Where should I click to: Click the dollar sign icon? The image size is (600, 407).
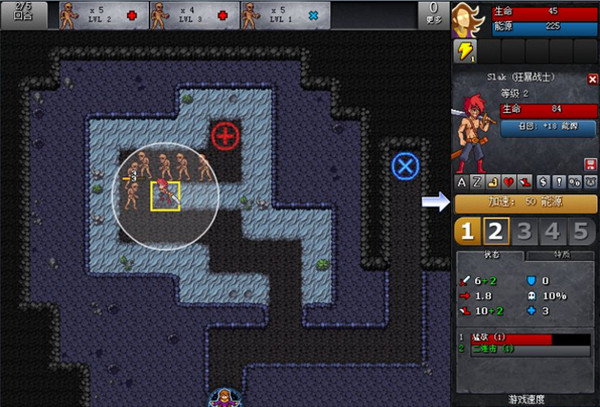542,182
